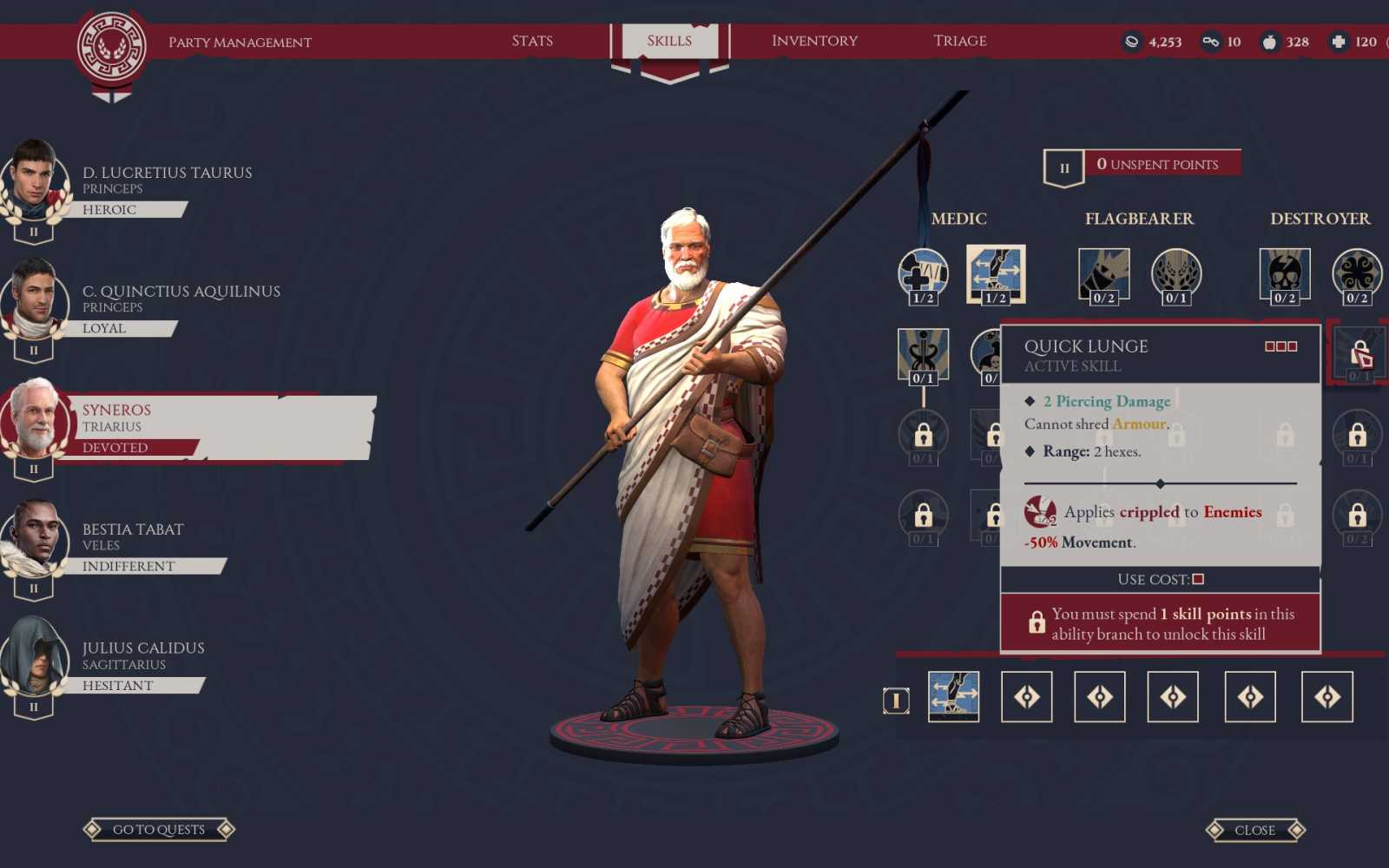Click the caduceus staff skill in Medic branch
Image resolution: width=1389 pixels, height=868 pixels.
(x=922, y=353)
